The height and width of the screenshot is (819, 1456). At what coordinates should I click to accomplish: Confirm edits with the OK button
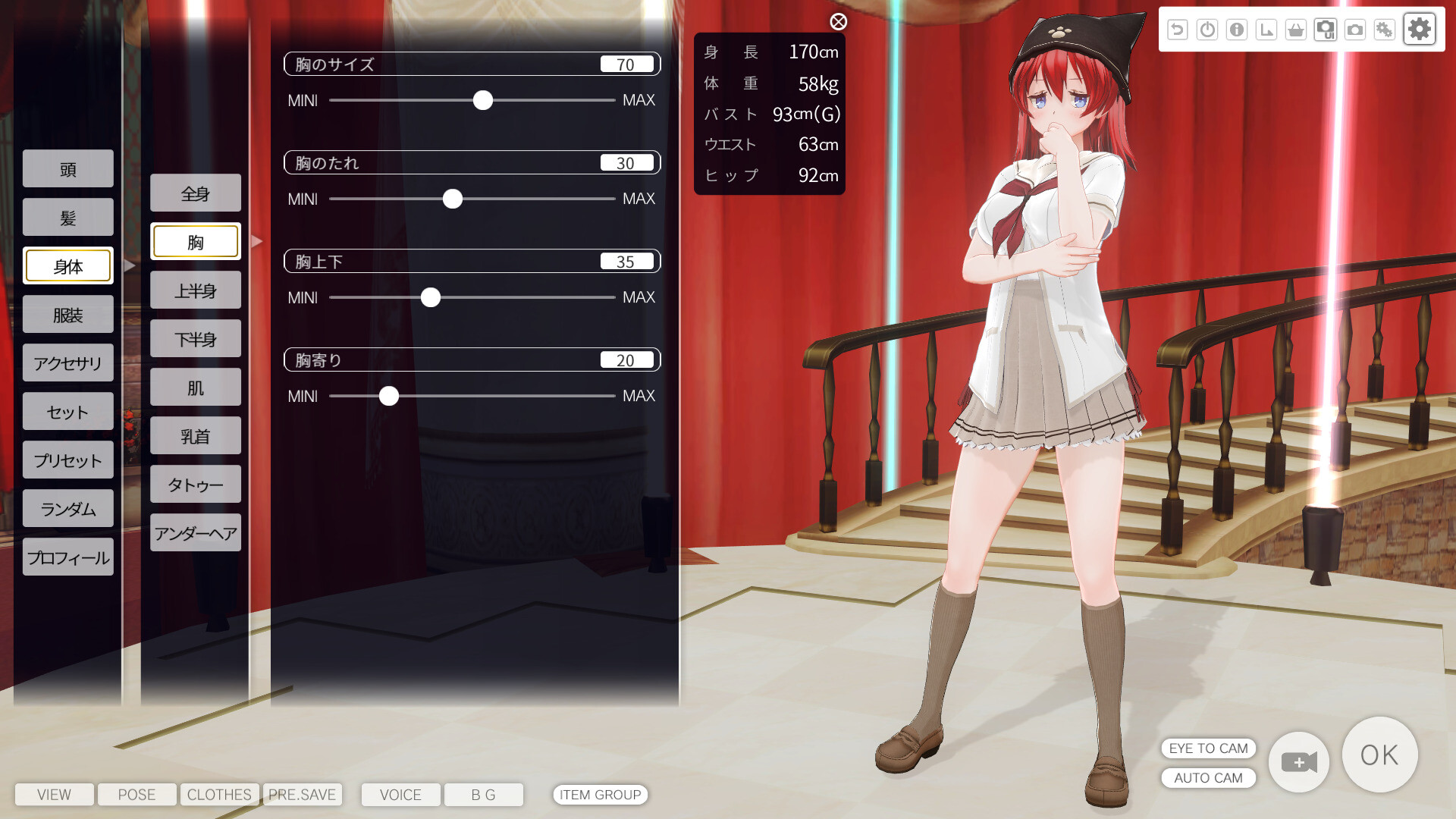(x=1379, y=755)
